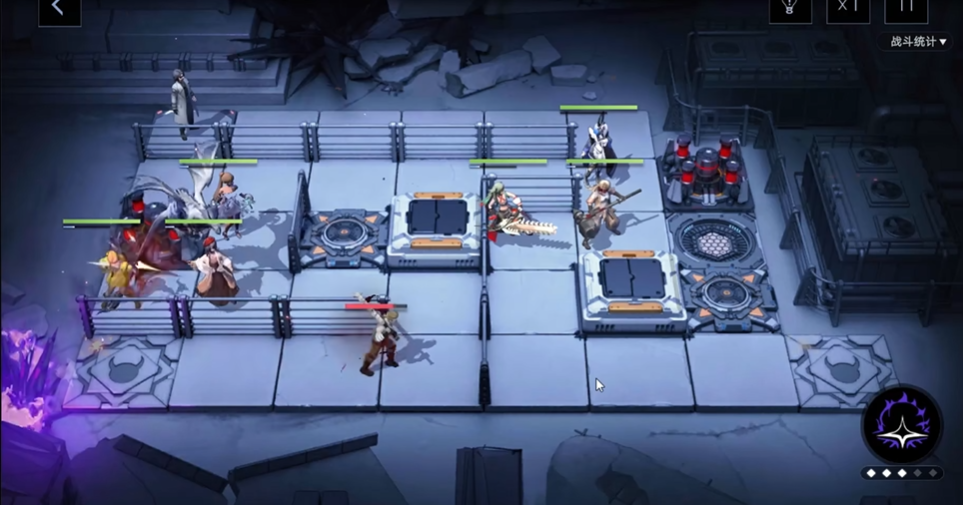The height and width of the screenshot is (505, 963).
Task: Click the back arrow button
Action: point(59,9)
